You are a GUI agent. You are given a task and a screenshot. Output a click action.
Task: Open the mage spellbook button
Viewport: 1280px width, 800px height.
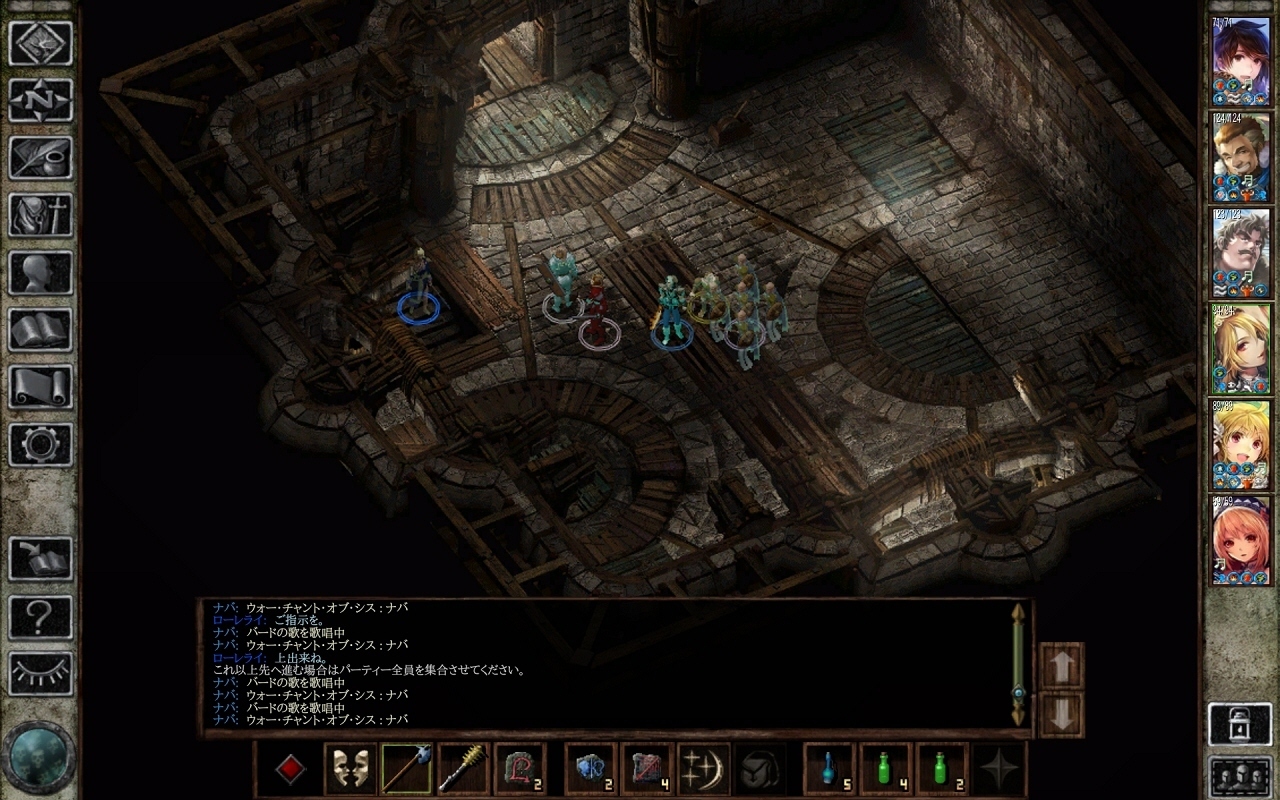click(x=40, y=329)
